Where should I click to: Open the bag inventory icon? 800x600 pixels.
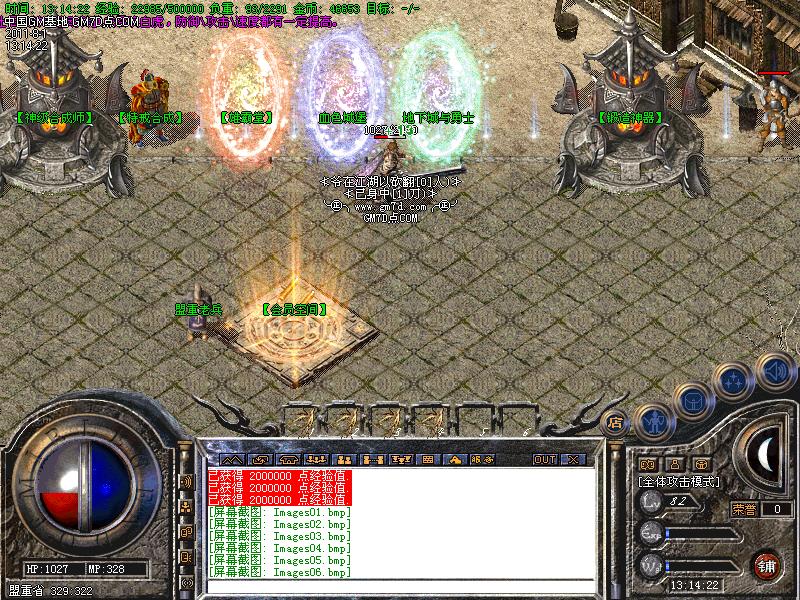click(x=693, y=402)
